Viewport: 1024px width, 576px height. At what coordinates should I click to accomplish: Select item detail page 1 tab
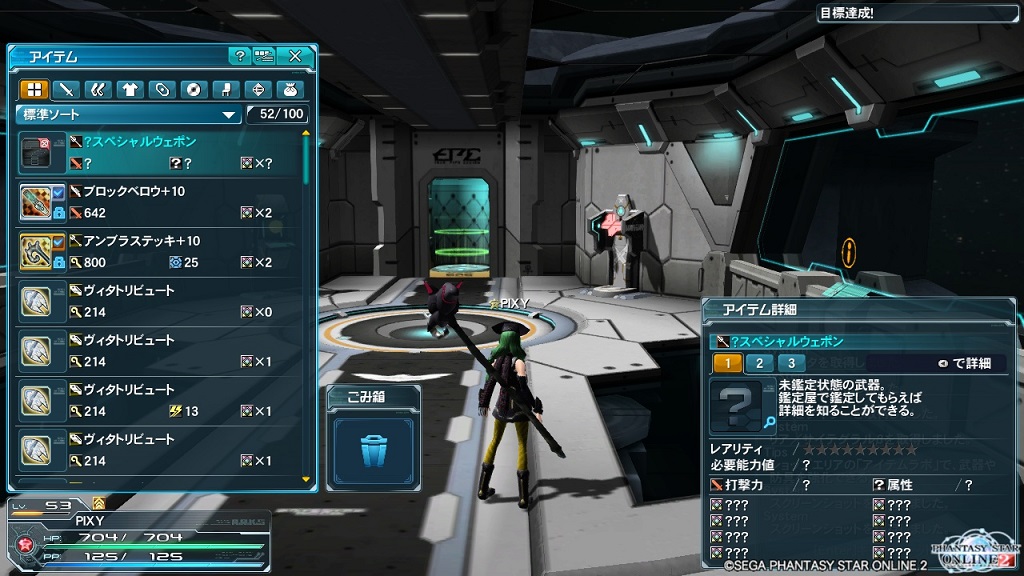727,363
